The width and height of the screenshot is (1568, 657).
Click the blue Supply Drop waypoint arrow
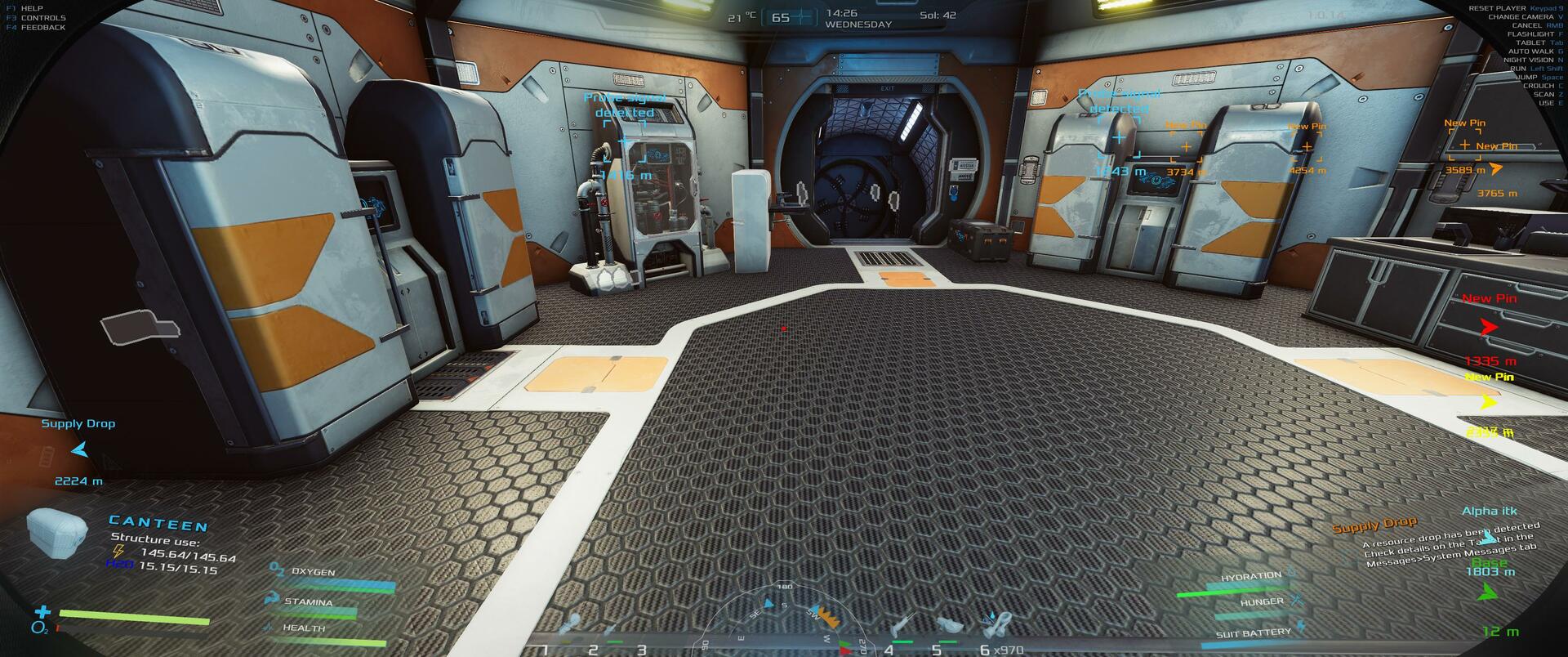click(x=79, y=449)
